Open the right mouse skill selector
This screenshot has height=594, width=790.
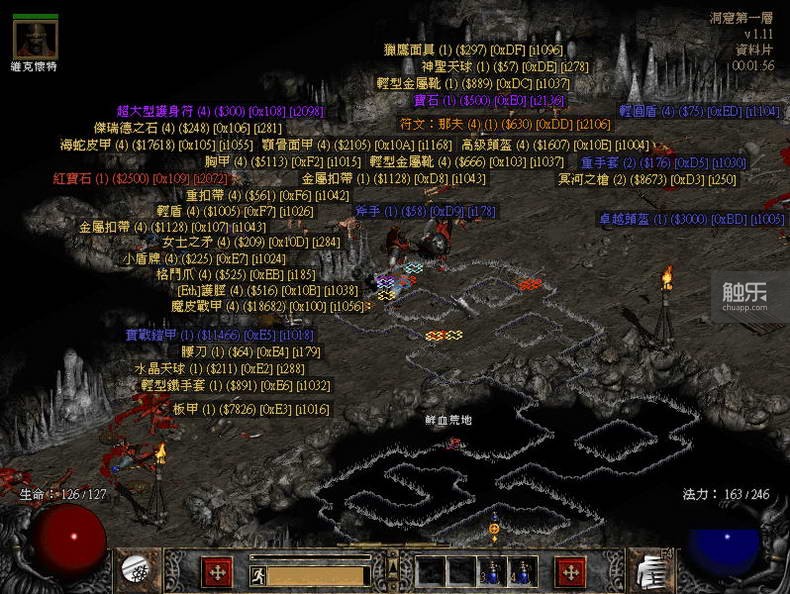tap(652, 570)
